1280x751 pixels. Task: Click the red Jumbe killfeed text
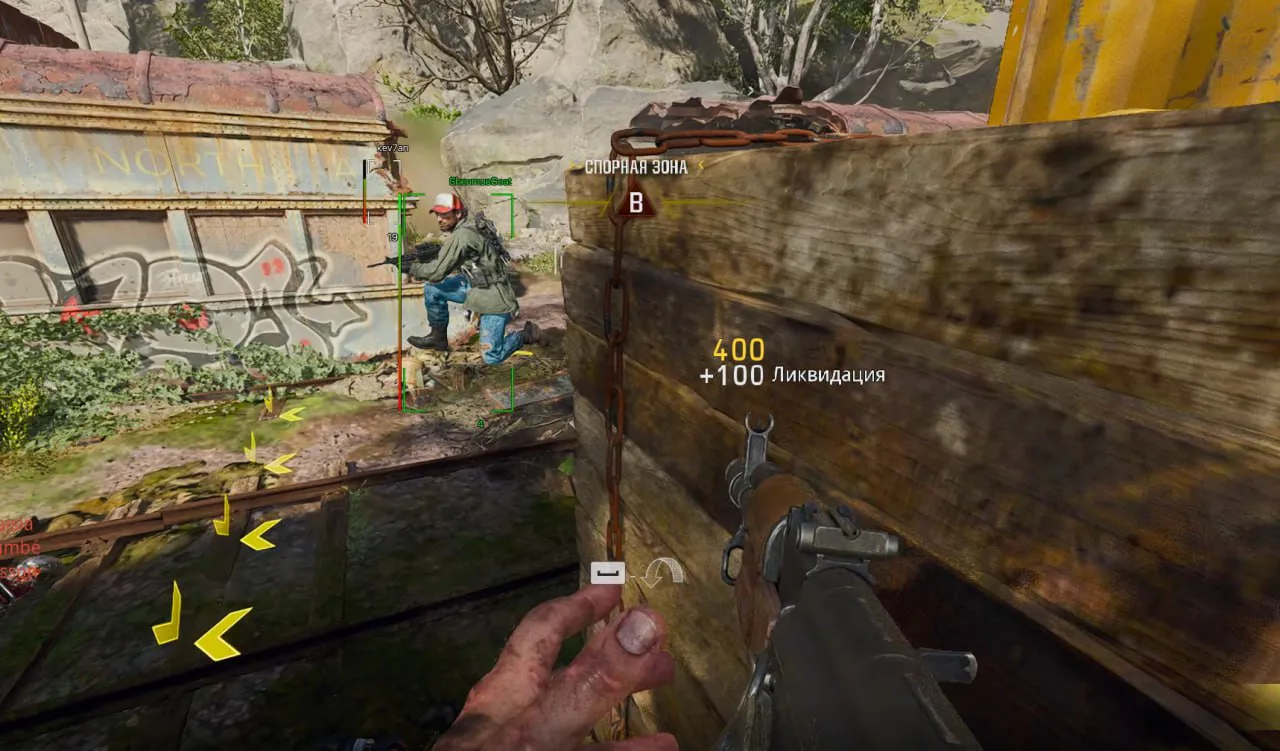[x=20, y=545]
